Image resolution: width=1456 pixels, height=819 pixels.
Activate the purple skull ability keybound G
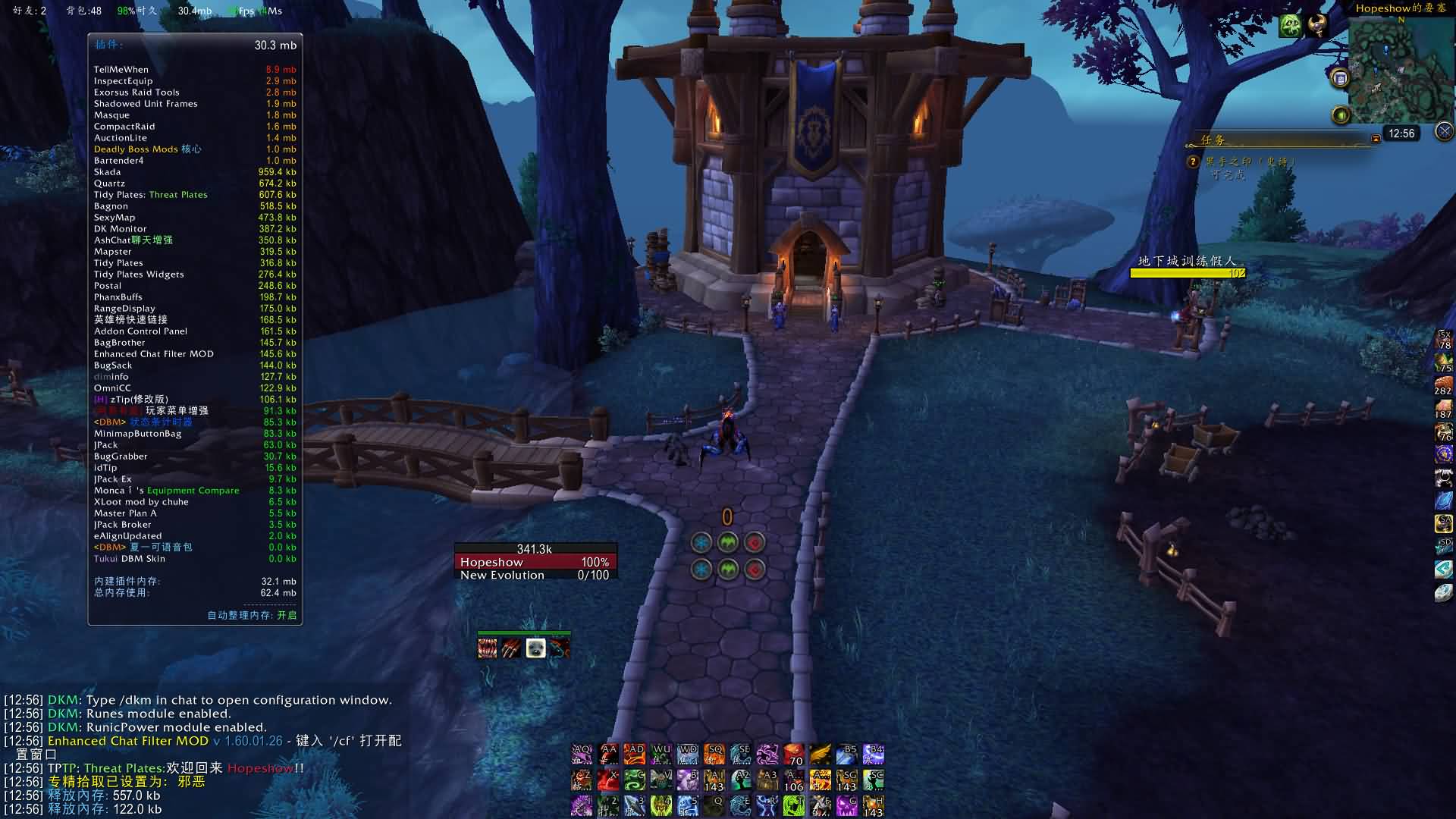pos(847,805)
